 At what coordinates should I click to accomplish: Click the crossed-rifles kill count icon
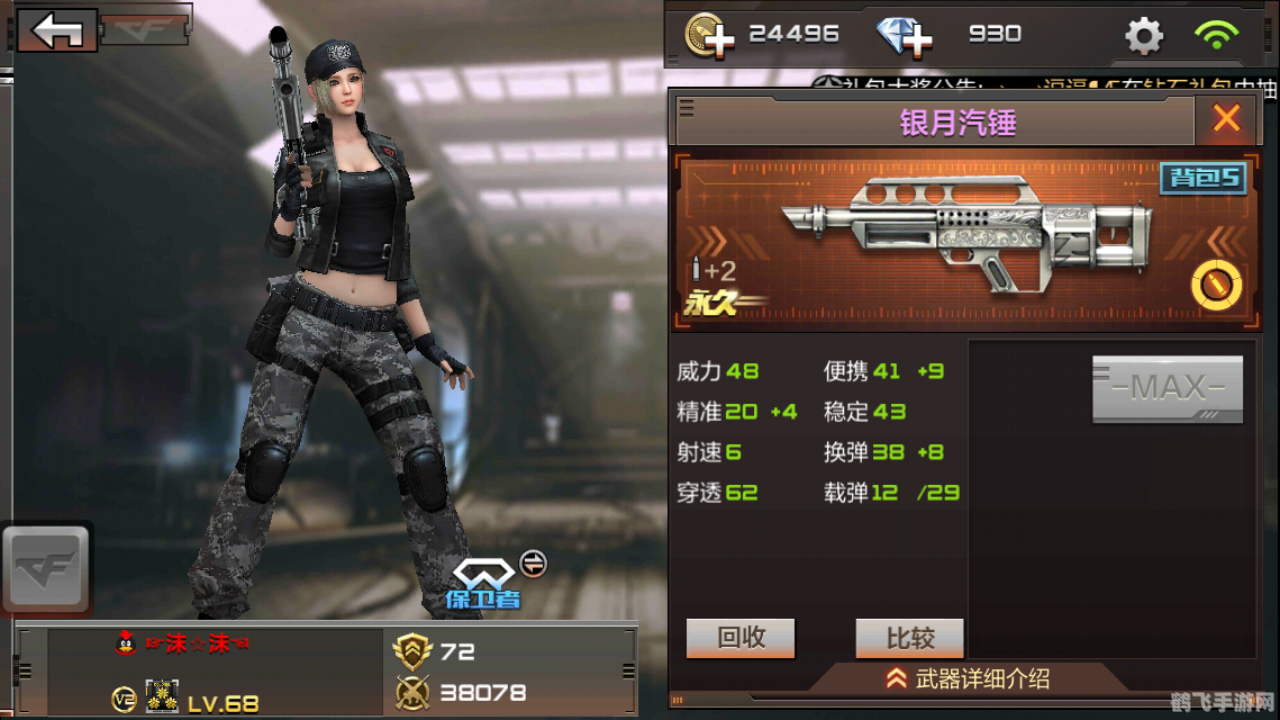(x=414, y=692)
